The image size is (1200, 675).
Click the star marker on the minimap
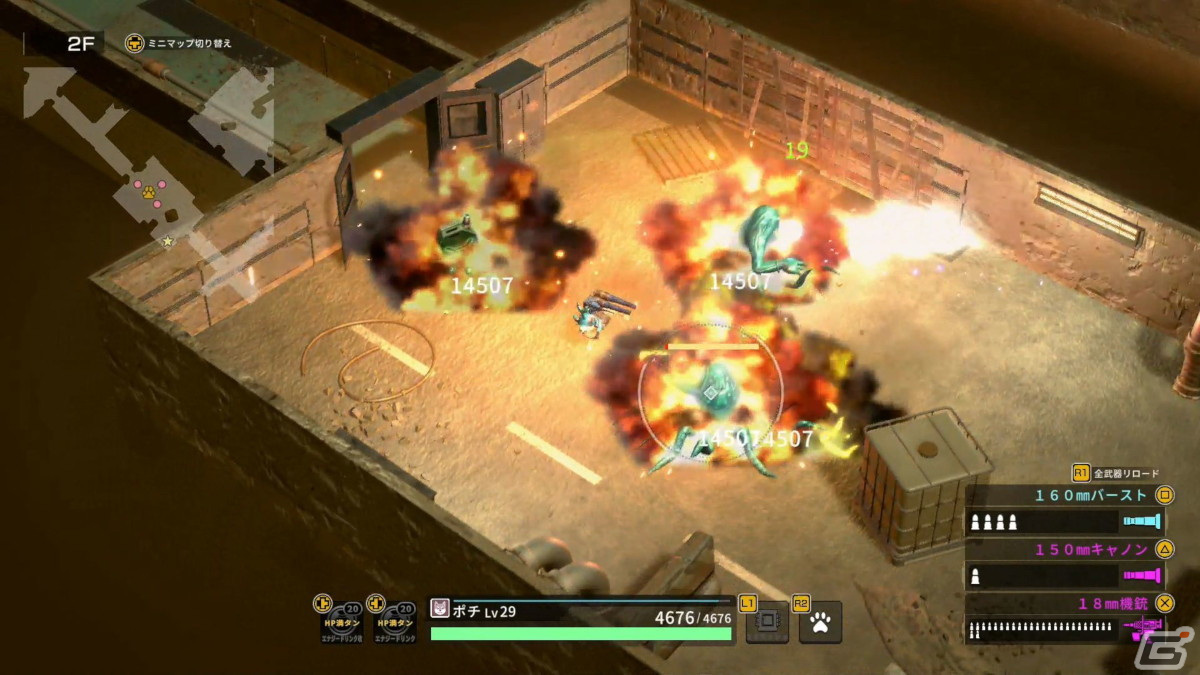click(168, 241)
